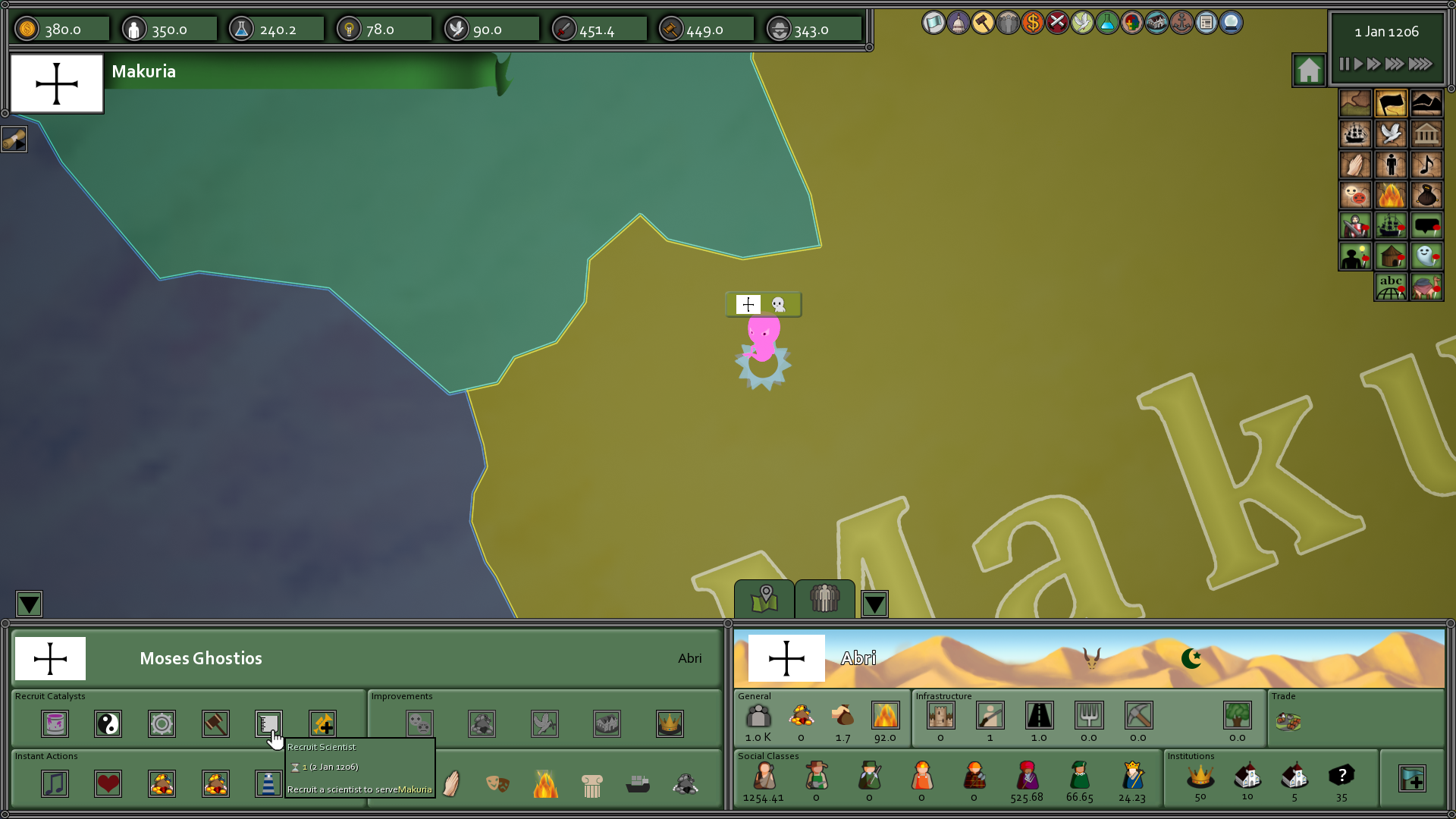Image resolution: width=1456 pixels, height=819 pixels.
Task: Click the Makuria nation name banner
Action: click(144, 71)
